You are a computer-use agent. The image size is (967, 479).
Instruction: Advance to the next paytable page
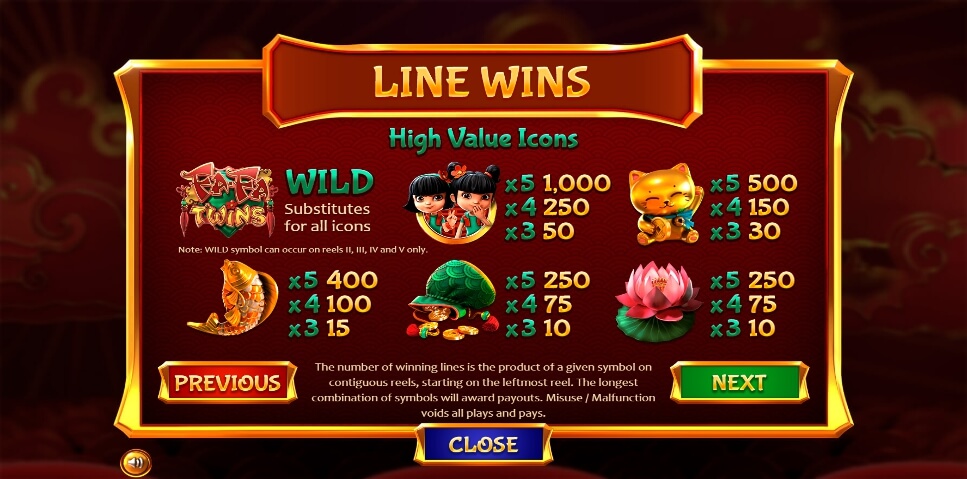tap(739, 382)
